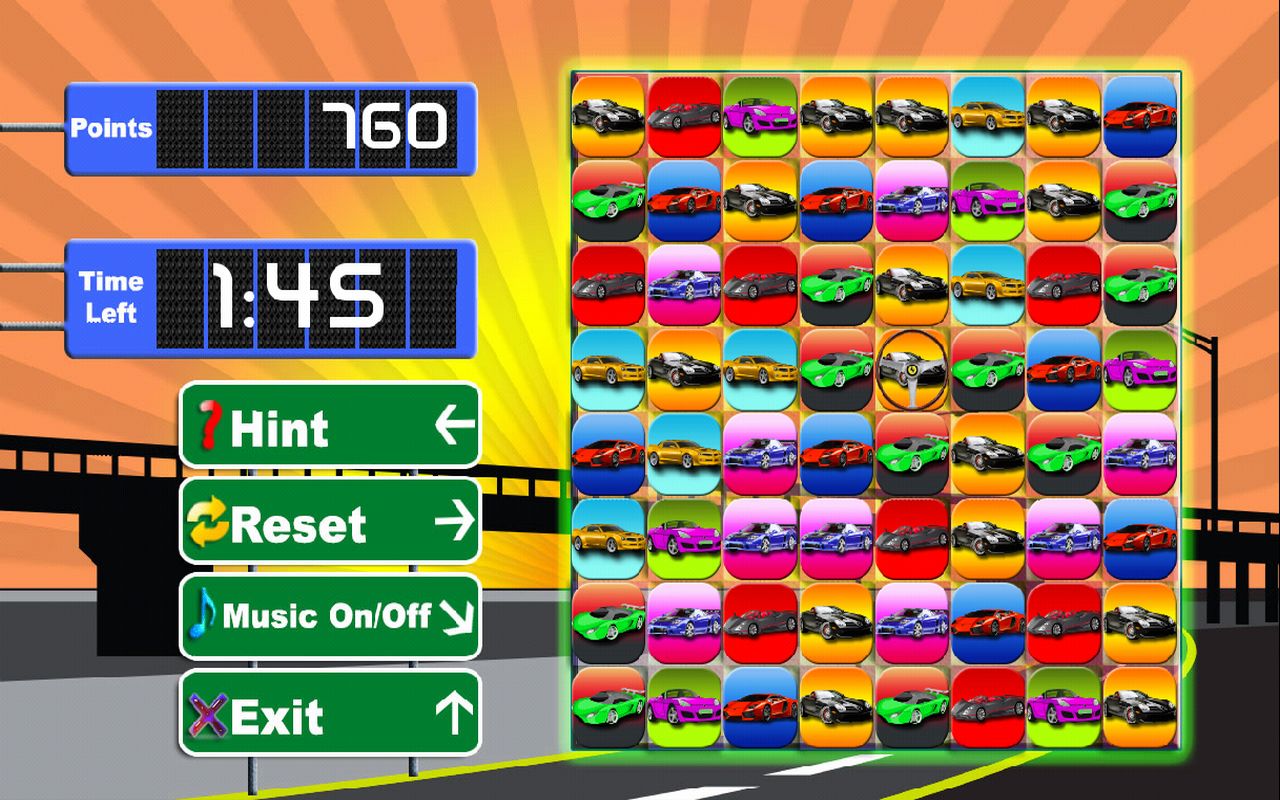
Task: Select the green sports car in the bottom-left corner
Action: click(608, 708)
